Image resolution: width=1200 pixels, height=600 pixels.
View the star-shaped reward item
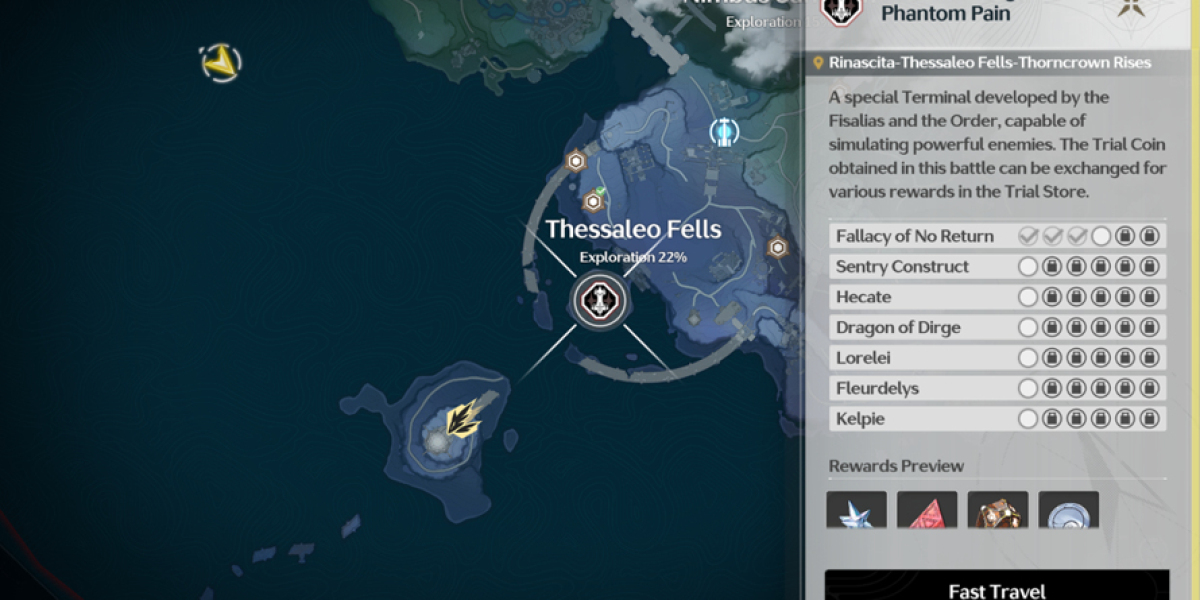(x=857, y=511)
